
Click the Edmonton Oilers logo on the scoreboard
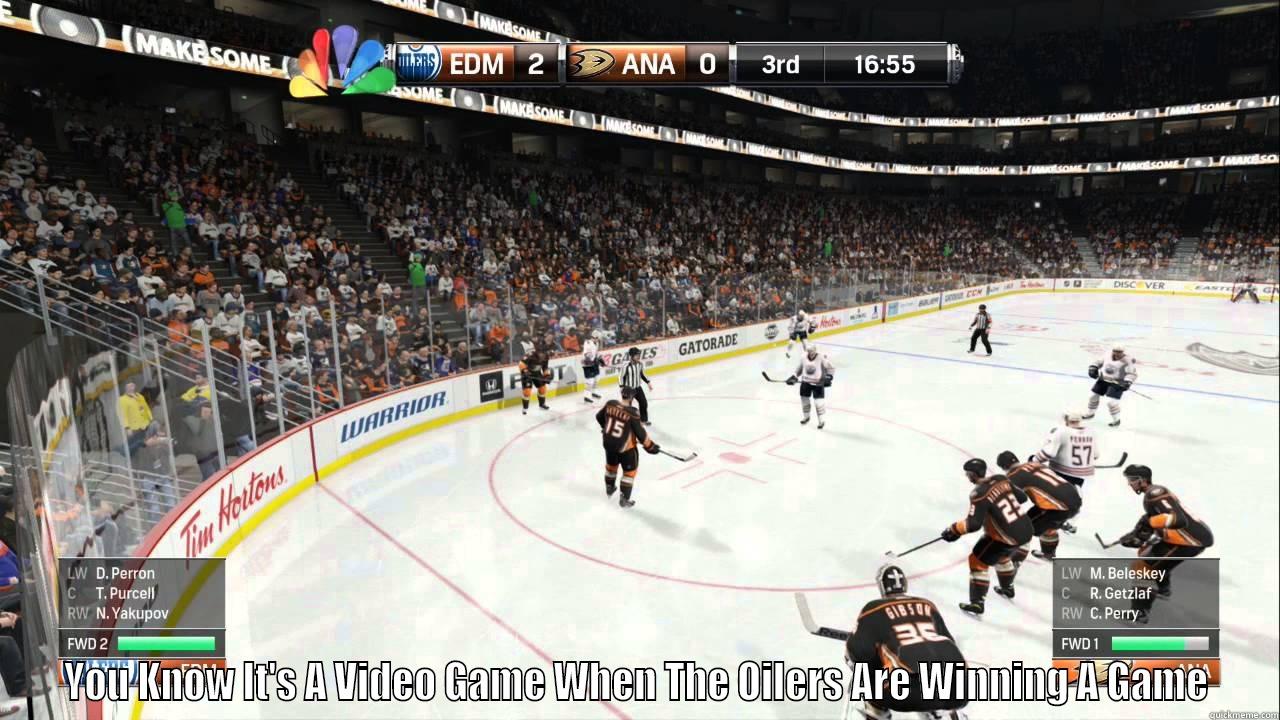click(x=420, y=64)
